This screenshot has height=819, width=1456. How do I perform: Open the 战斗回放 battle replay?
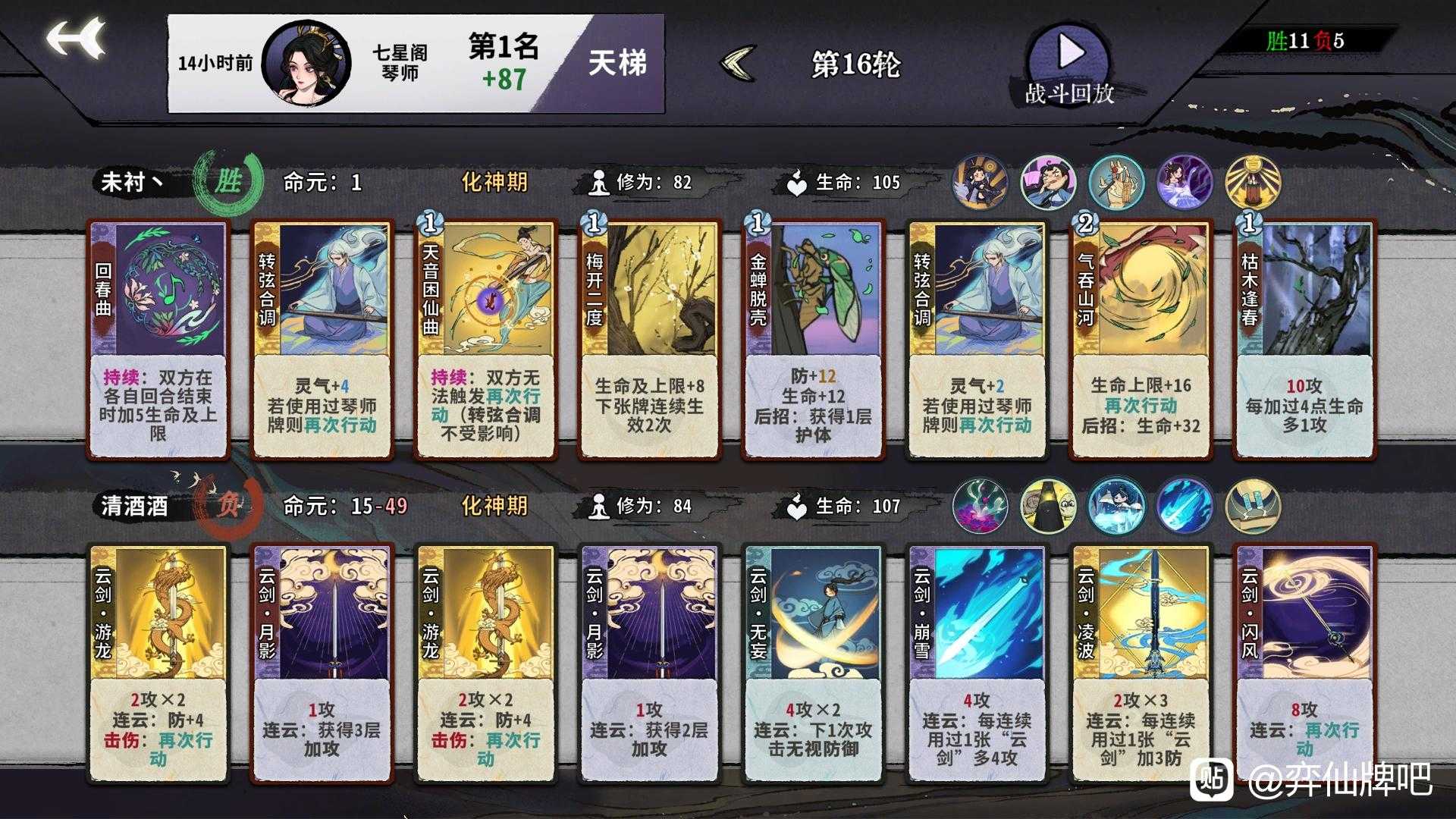pos(1068,53)
